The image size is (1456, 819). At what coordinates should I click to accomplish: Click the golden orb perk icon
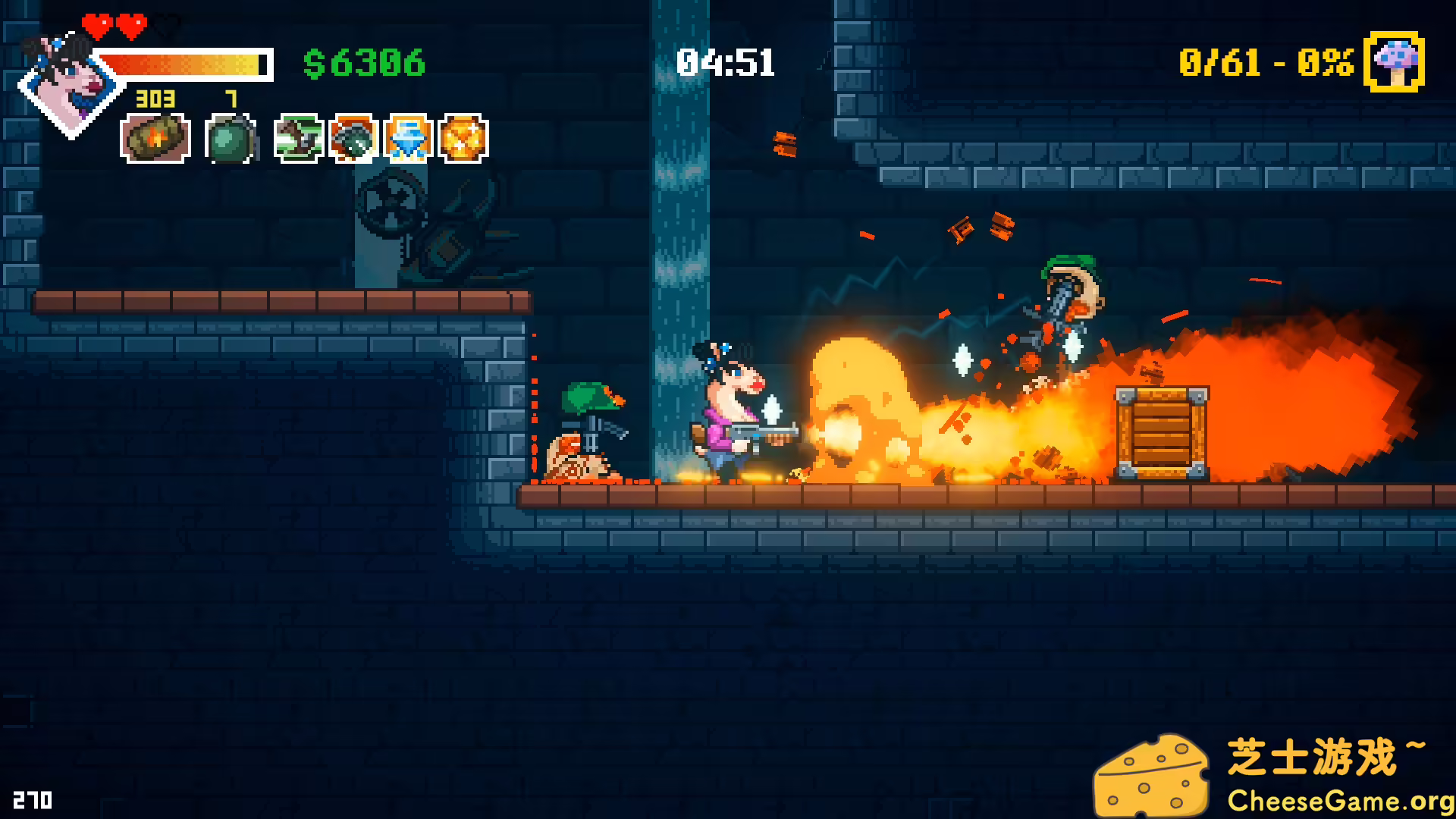[x=463, y=138]
